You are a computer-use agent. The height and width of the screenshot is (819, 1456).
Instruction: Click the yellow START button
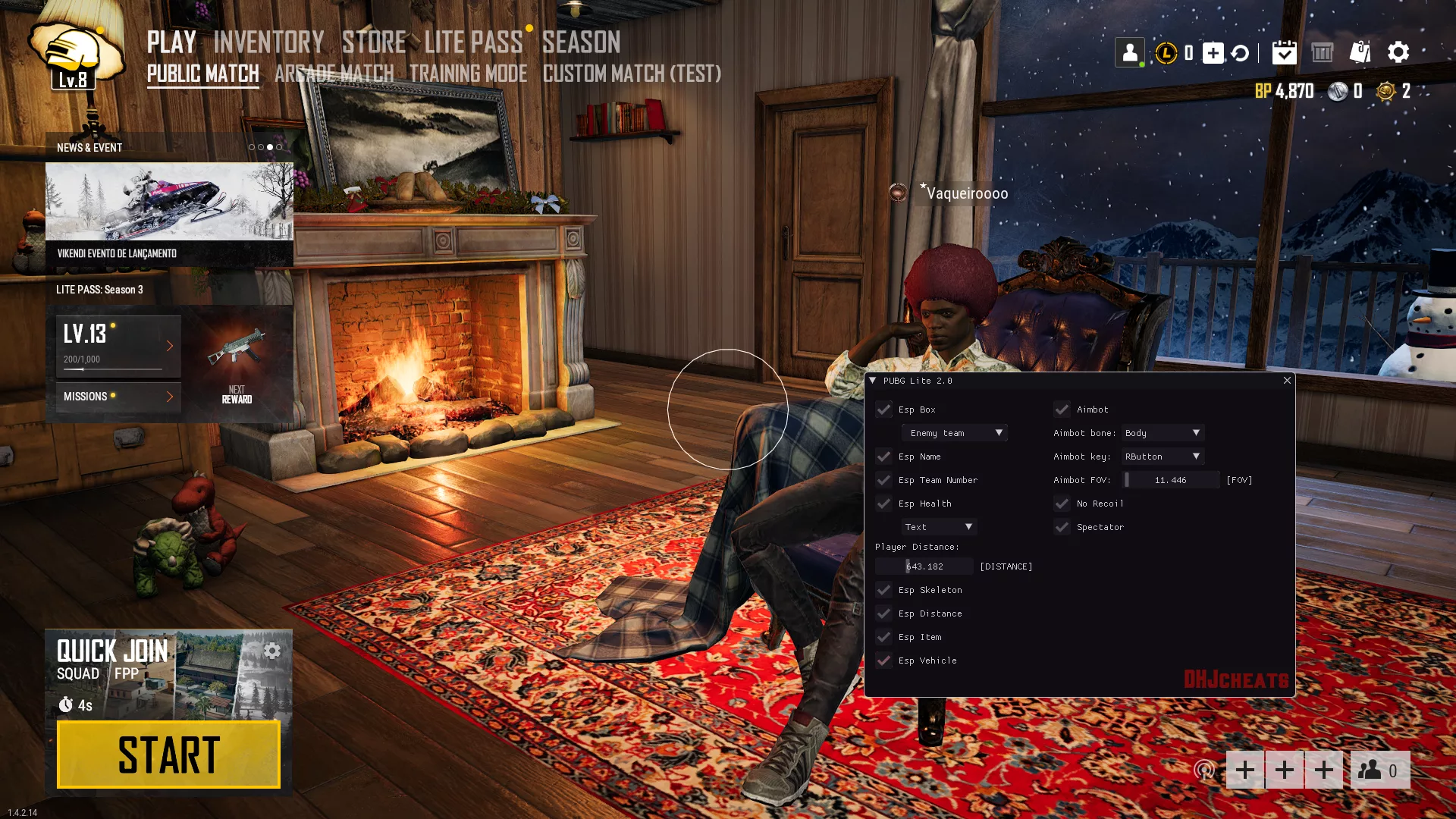168,755
